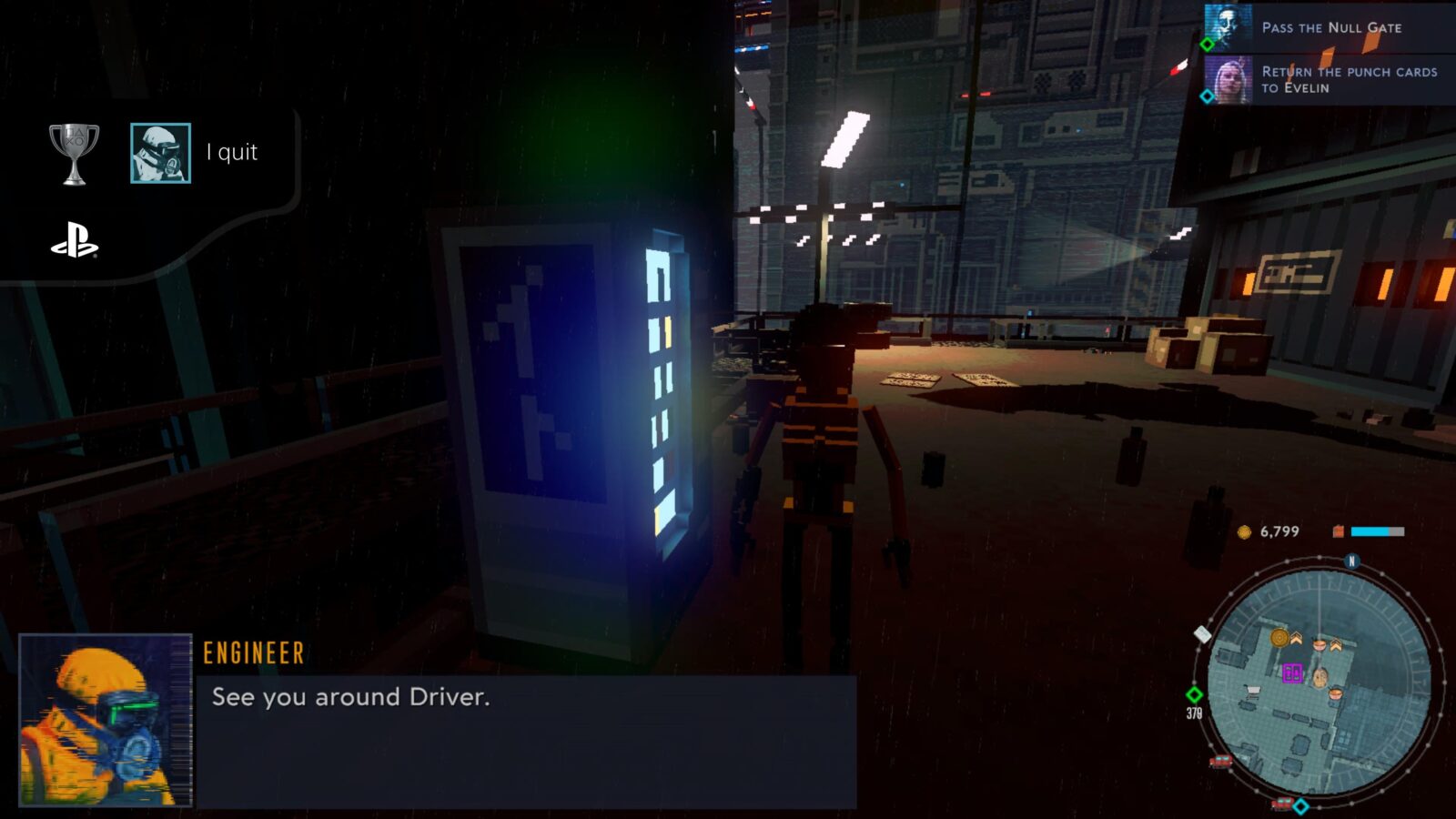Select the Return the Punch Cards objective
Image resolution: width=1456 pixels, height=819 pixels.
coord(1349,79)
